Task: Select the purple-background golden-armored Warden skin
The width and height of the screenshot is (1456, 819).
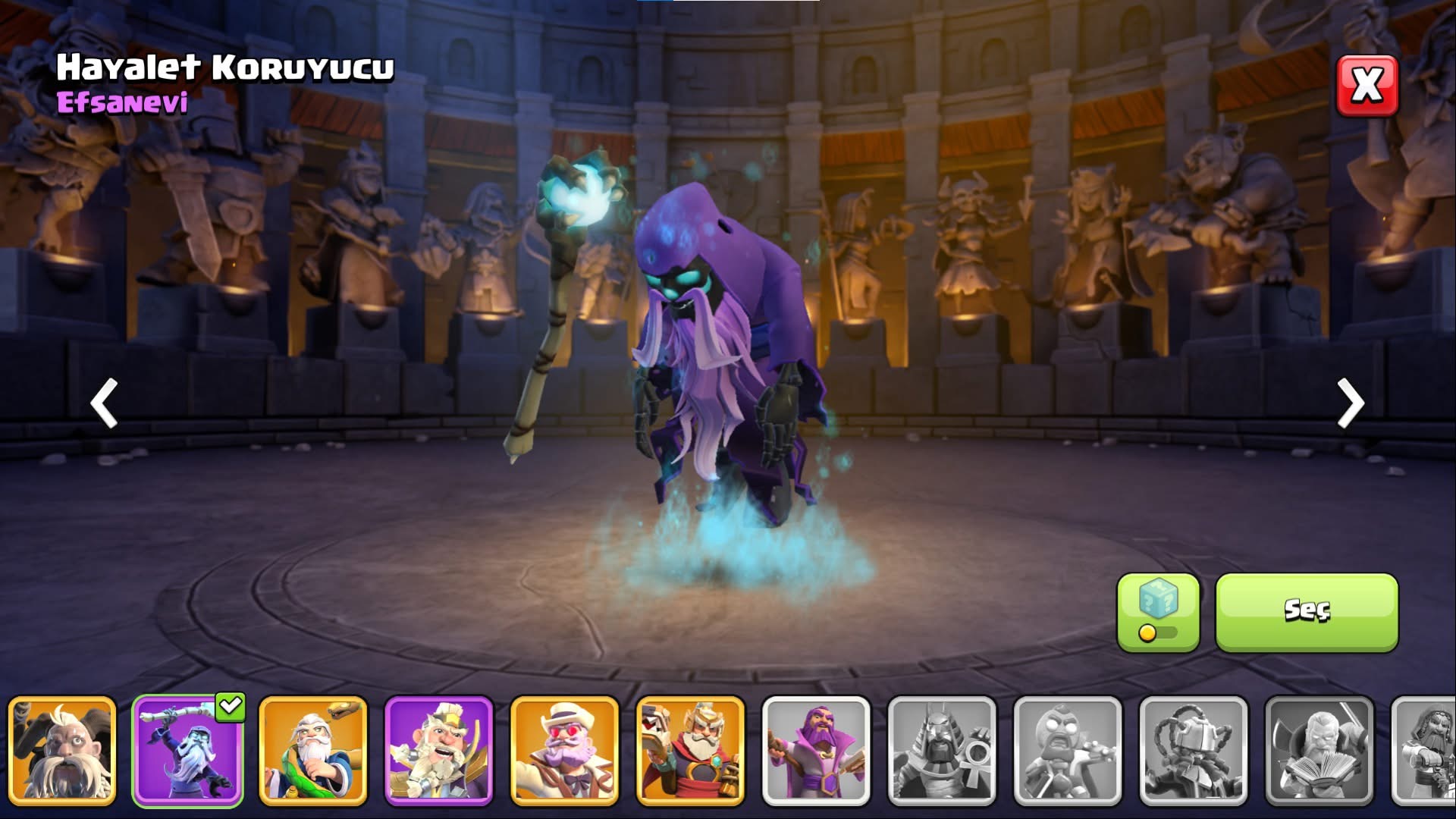Action: pos(439,750)
